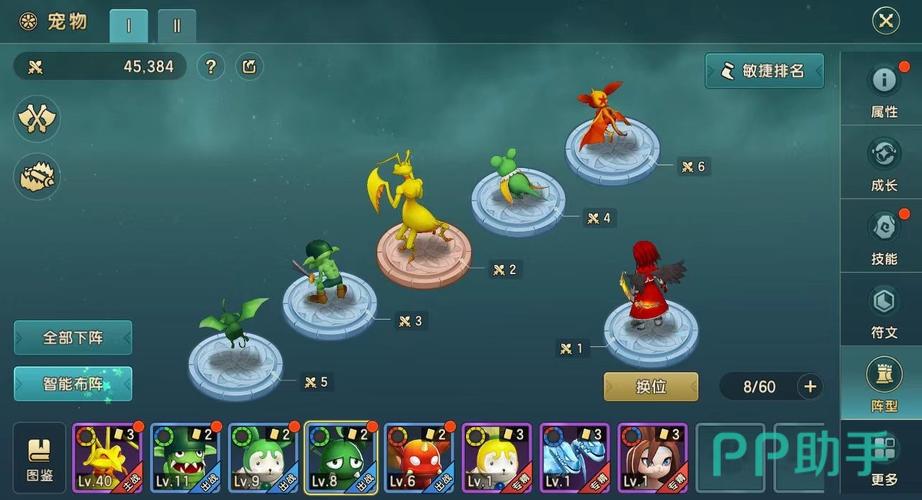Viewport: 922px width, 500px height.
Task: Choose the Lv.11 green goblin pet card
Action: pyautogui.click(x=184, y=459)
